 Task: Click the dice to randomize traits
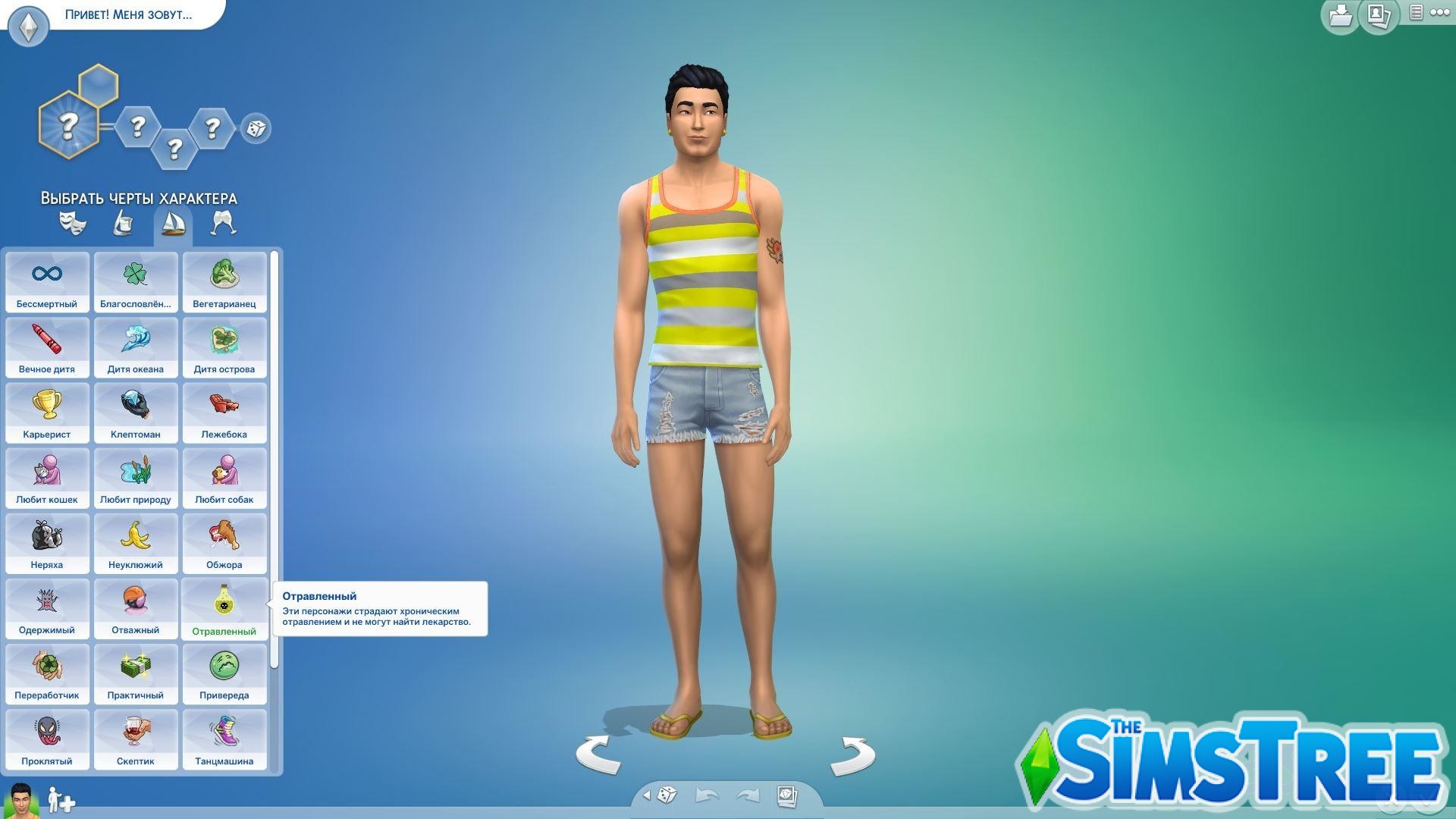[256, 129]
